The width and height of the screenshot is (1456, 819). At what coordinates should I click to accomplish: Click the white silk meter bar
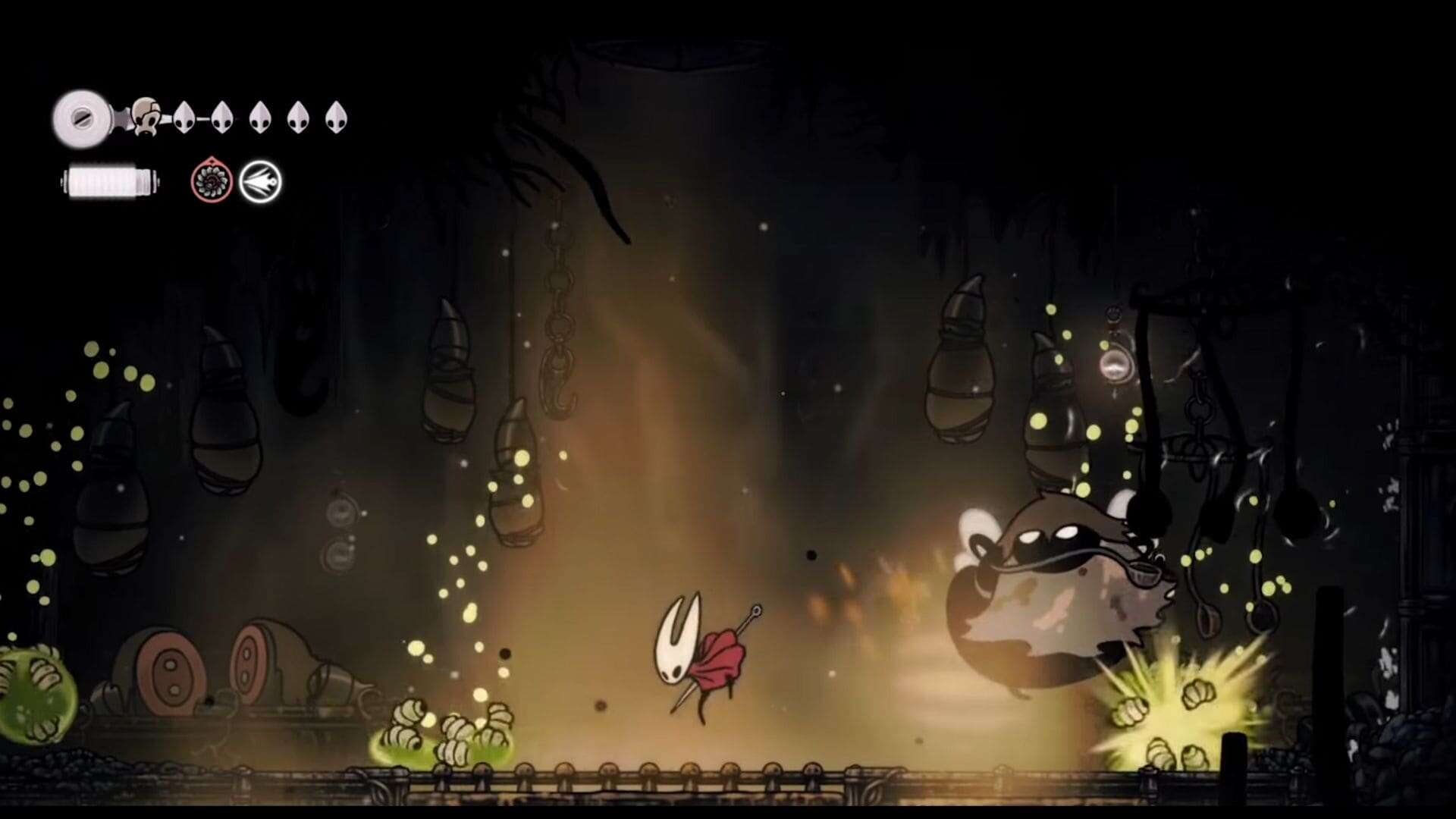[108, 182]
